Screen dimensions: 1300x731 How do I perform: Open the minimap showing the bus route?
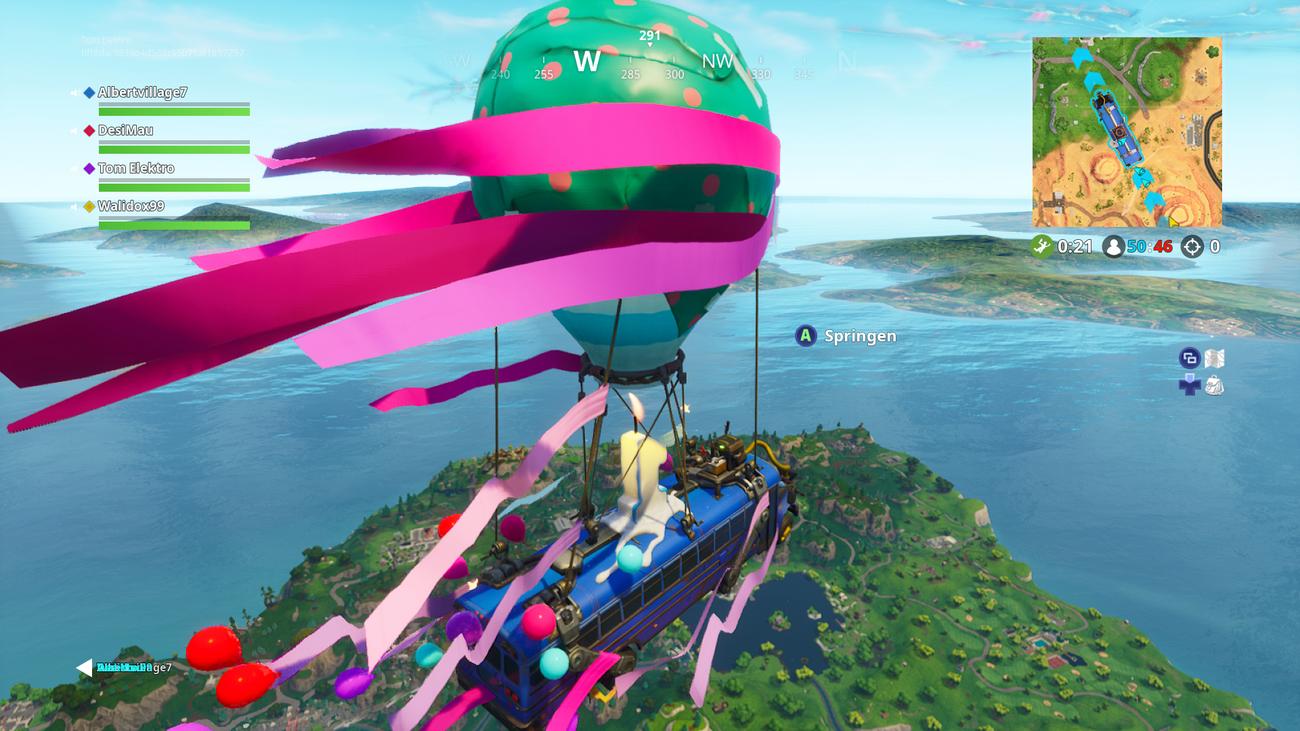[1126, 132]
